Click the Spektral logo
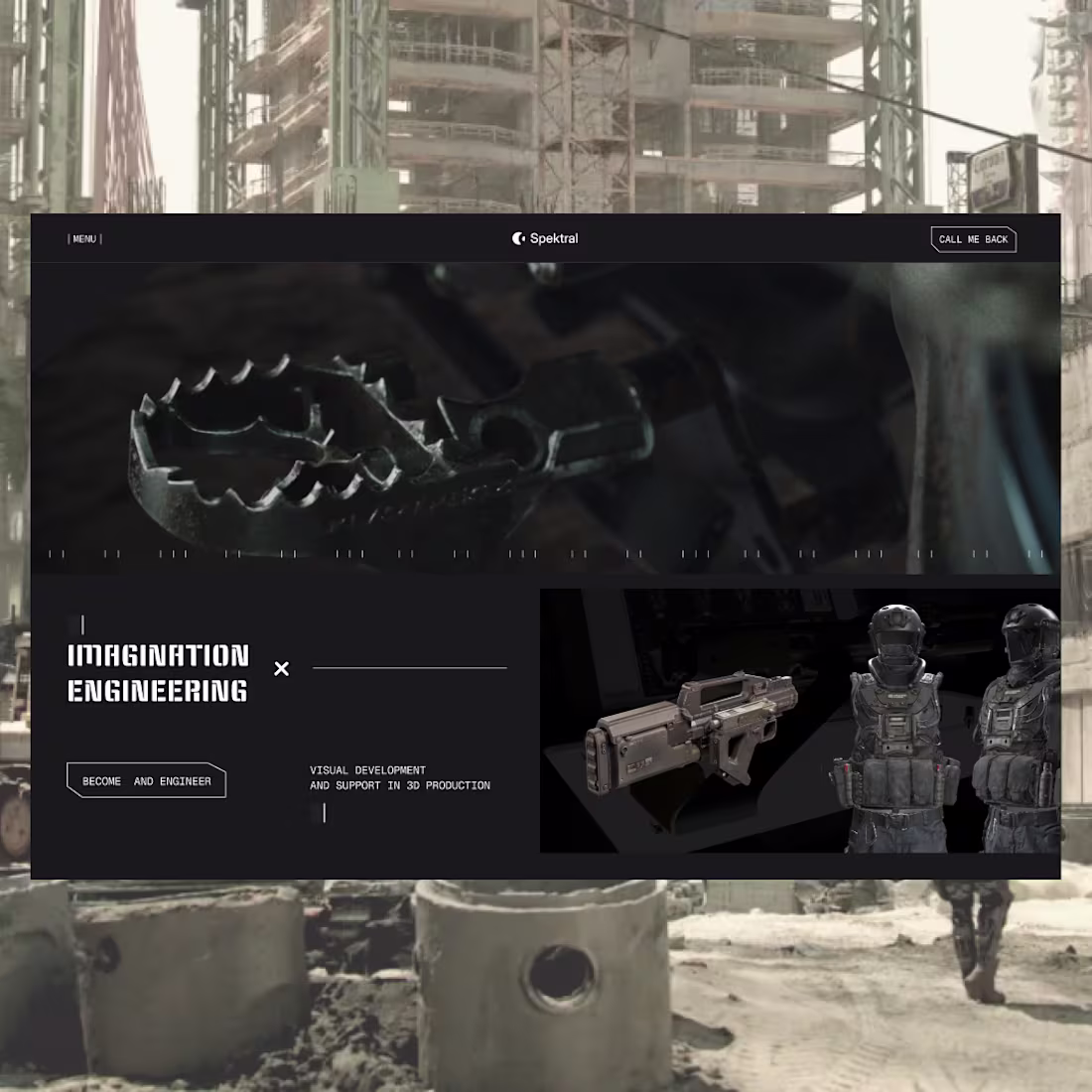The width and height of the screenshot is (1092, 1092). 545,238
